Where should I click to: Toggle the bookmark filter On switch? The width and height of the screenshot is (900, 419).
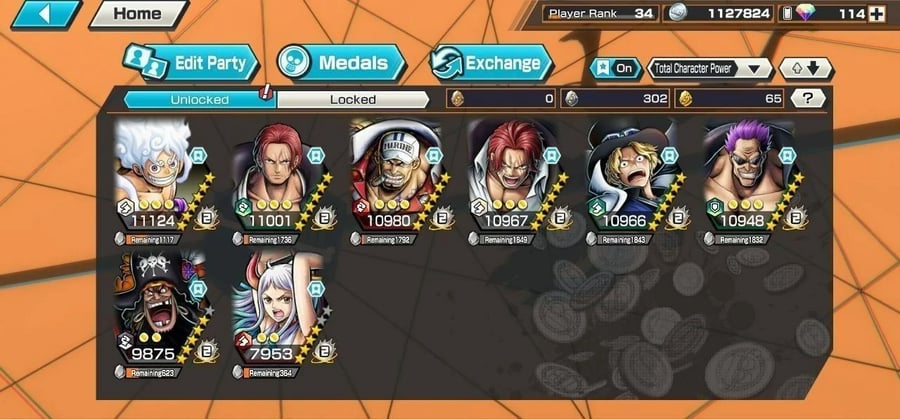(x=616, y=68)
